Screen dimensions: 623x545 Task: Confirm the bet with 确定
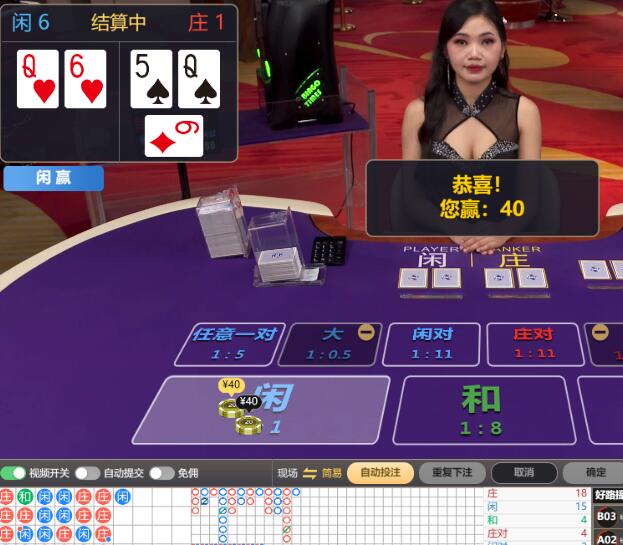pyautogui.click(x=595, y=473)
